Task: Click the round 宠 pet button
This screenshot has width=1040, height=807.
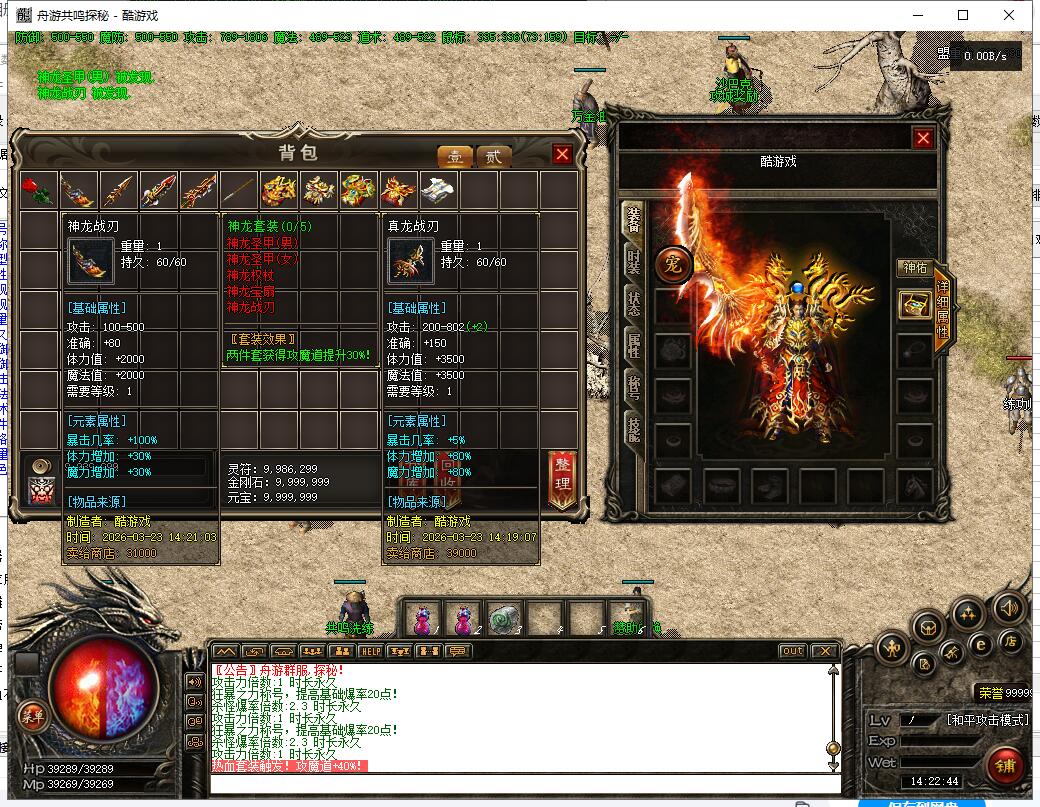Action: tap(673, 266)
